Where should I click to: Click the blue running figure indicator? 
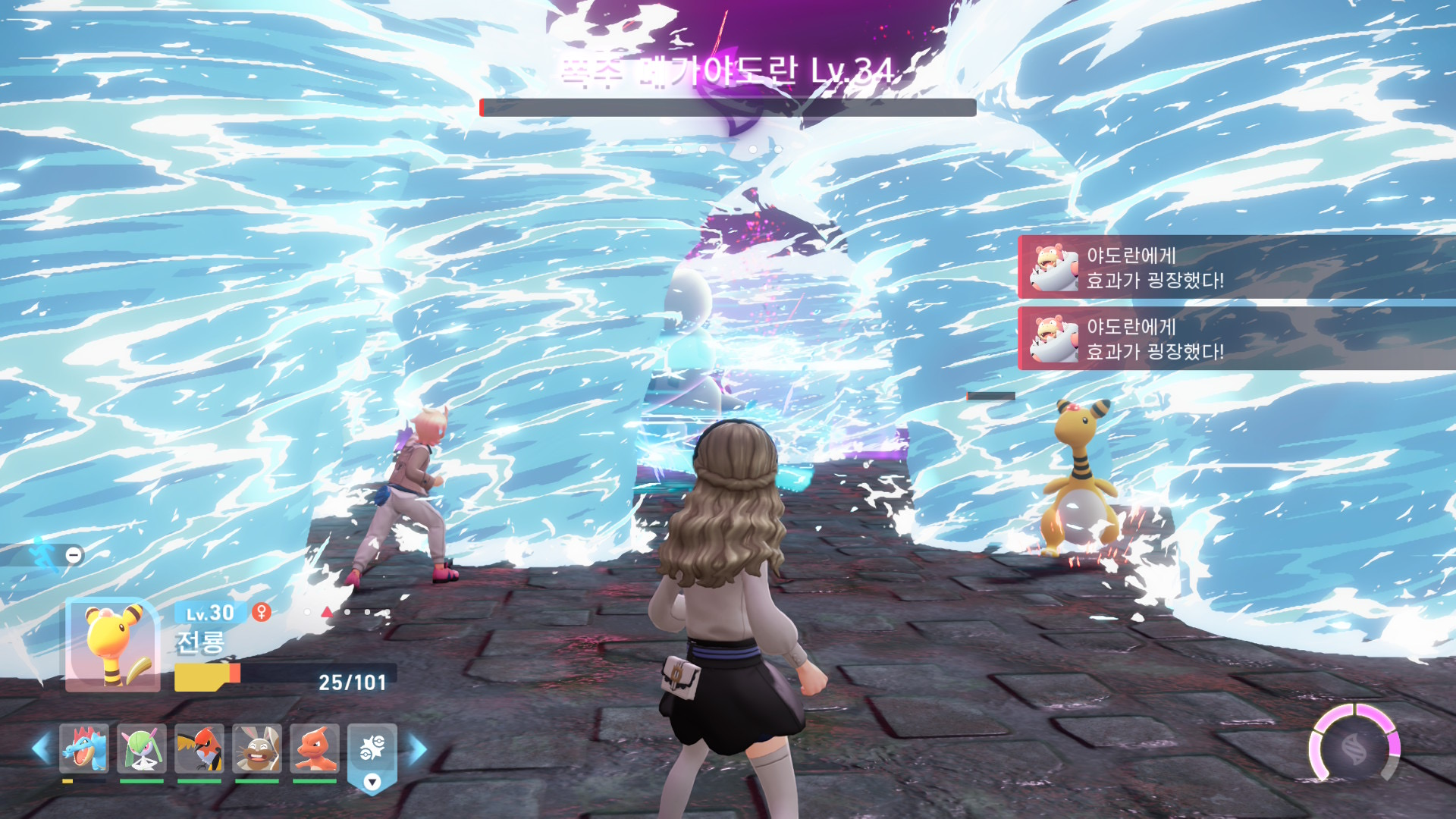click(x=45, y=554)
